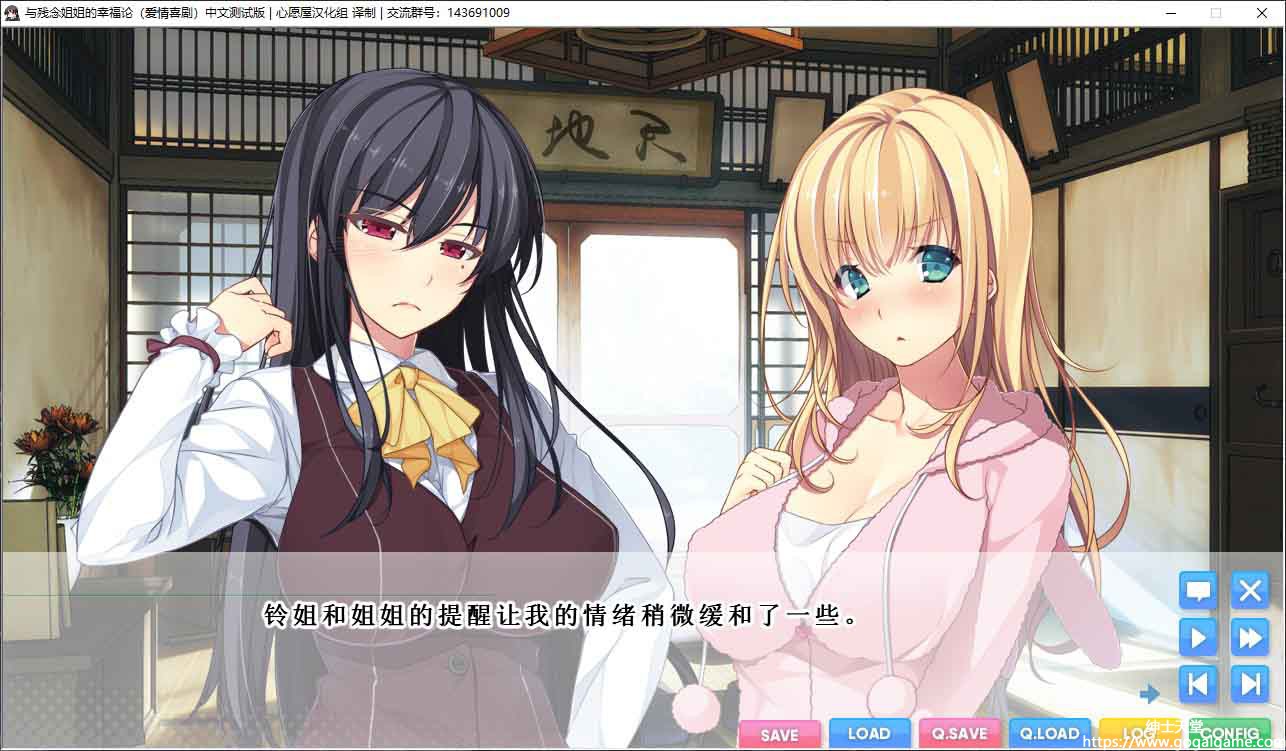Viewport: 1286px width, 751px height.
Task: Activate fast-forward skip with the double arrow button
Action: click(x=1249, y=637)
